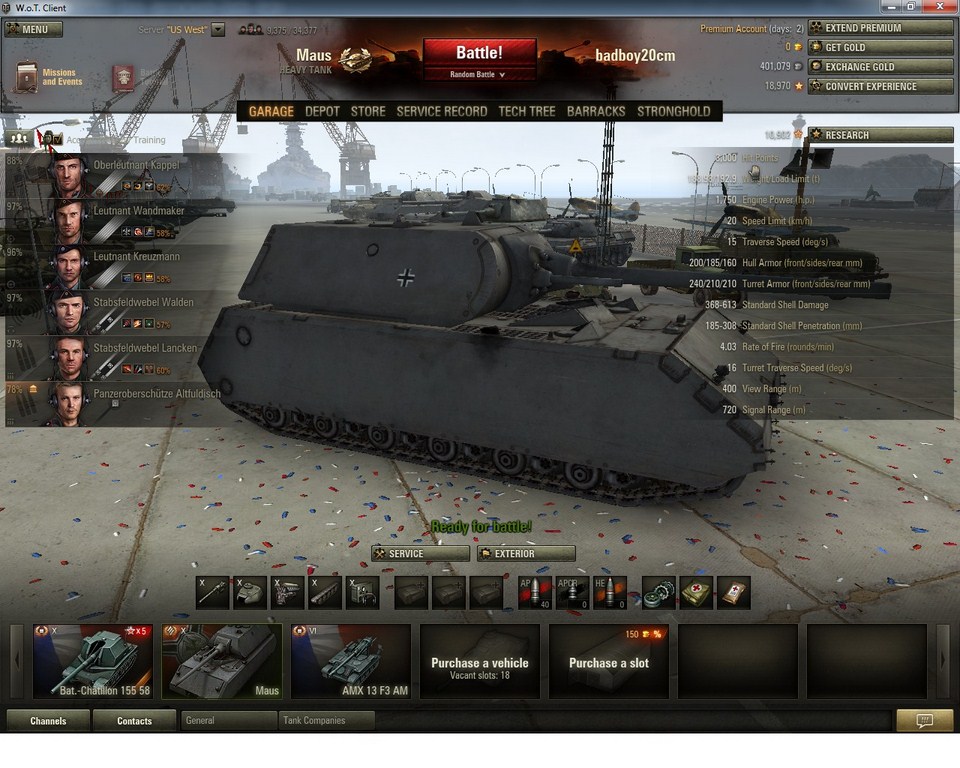Open the Contacts panel
The image size is (960, 768).
tap(134, 720)
